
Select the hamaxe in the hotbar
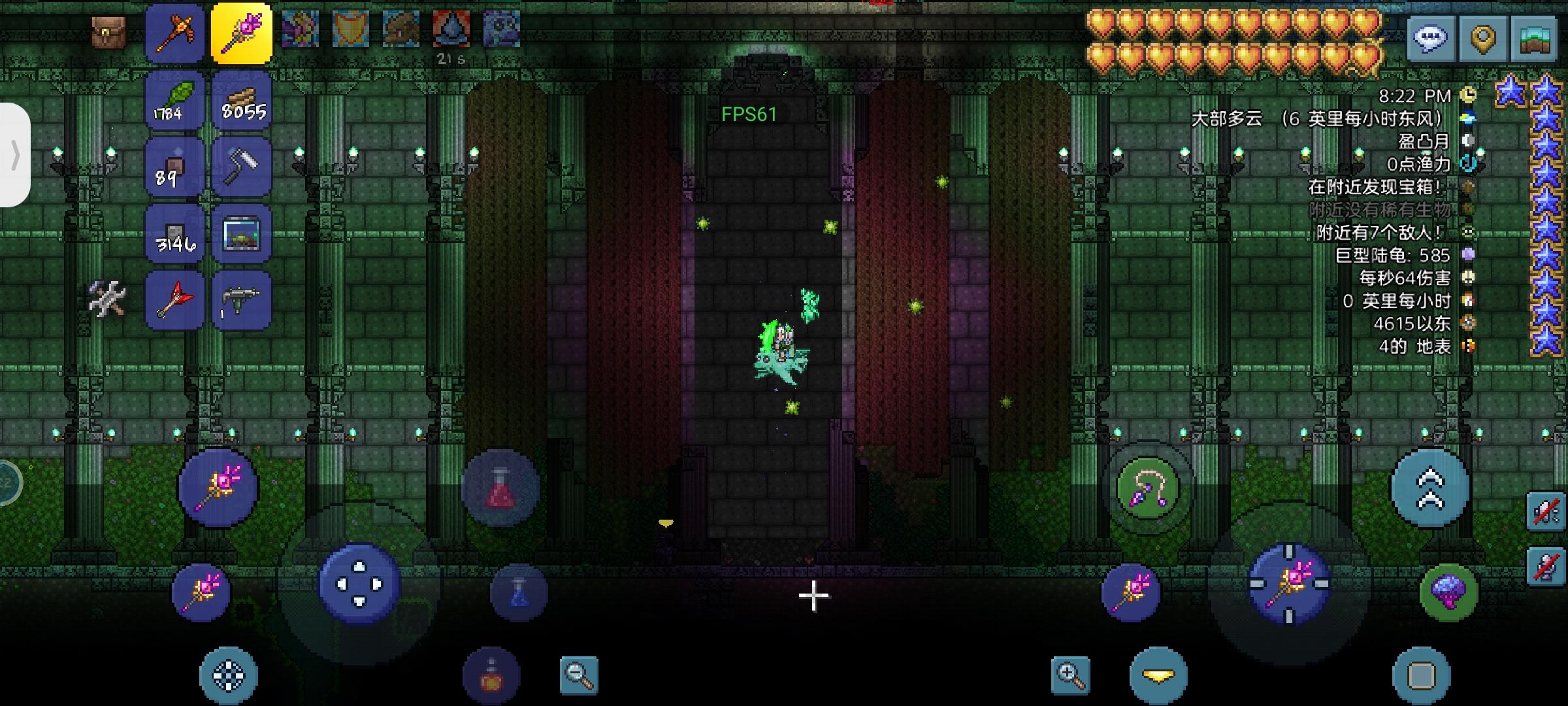(175, 31)
